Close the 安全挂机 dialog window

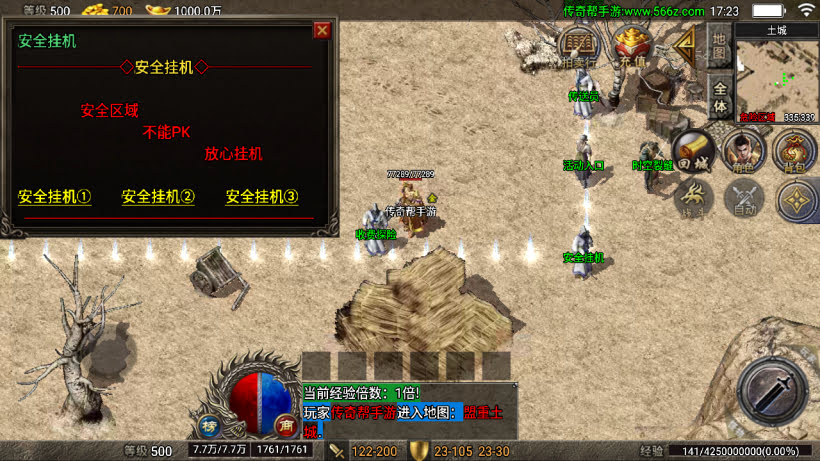pyautogui.click(x=322, y=30)
